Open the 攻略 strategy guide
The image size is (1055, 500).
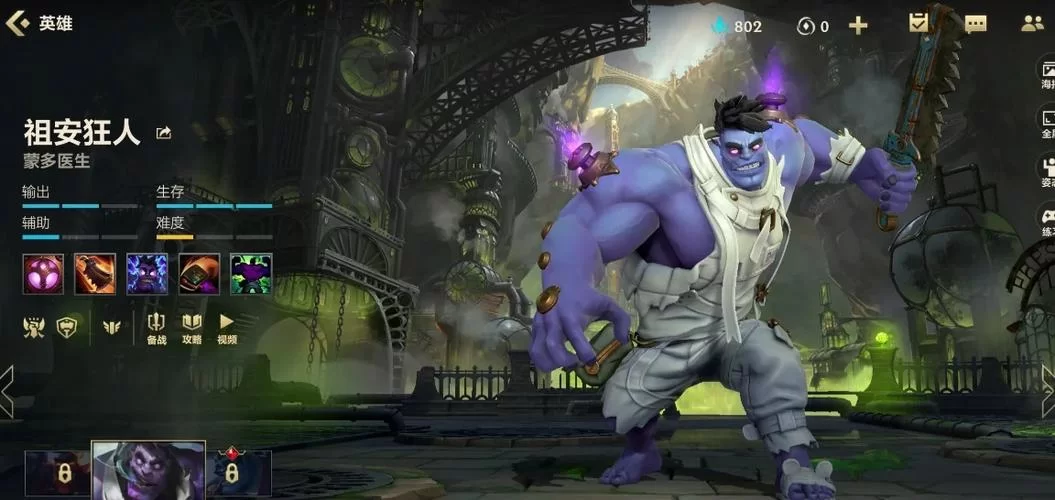click(192, 327)
